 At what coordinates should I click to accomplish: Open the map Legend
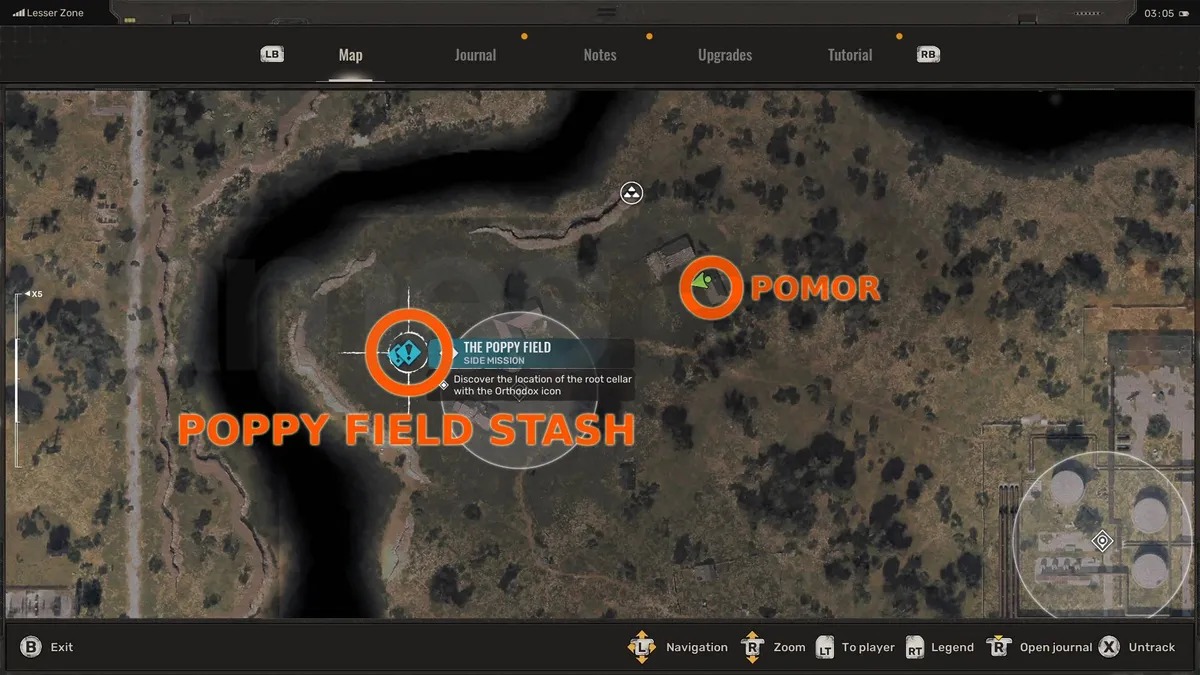pos(940,647)
